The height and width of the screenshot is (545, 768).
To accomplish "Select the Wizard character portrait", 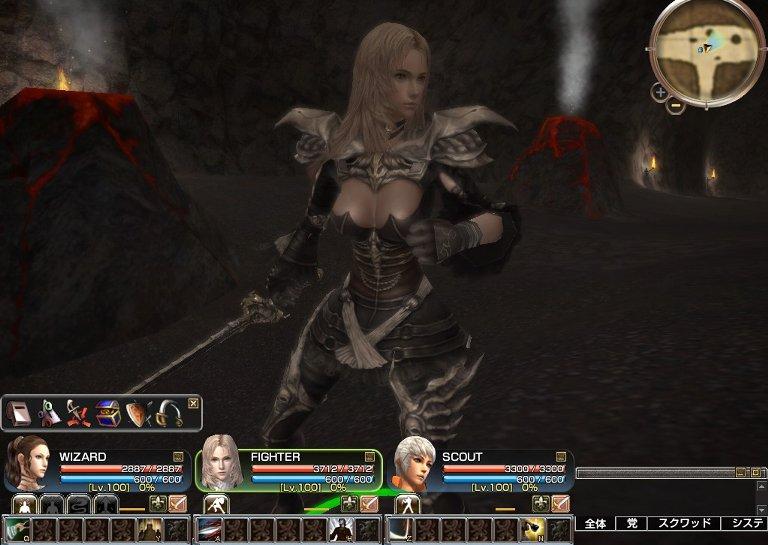I will pyautogui.click(x=25, y=465).
